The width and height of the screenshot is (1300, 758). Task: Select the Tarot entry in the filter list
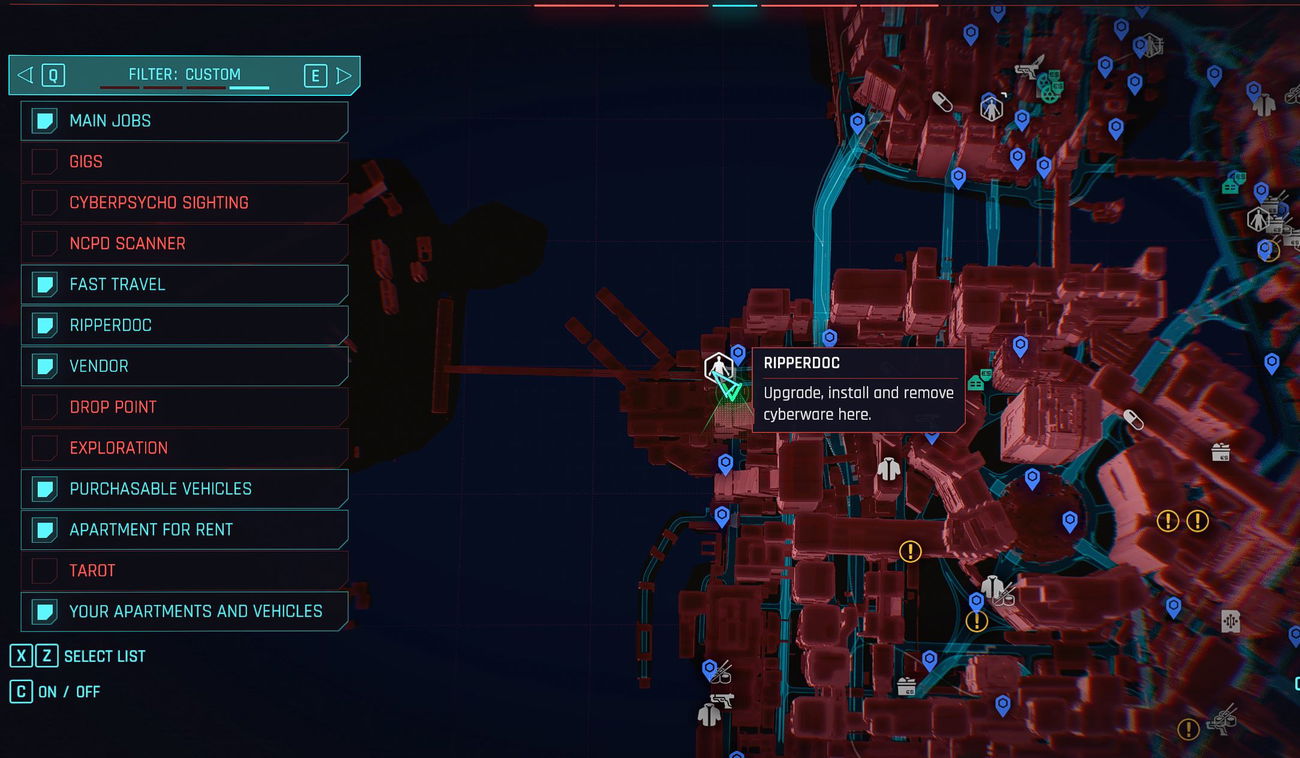click(x=185, y=570)
